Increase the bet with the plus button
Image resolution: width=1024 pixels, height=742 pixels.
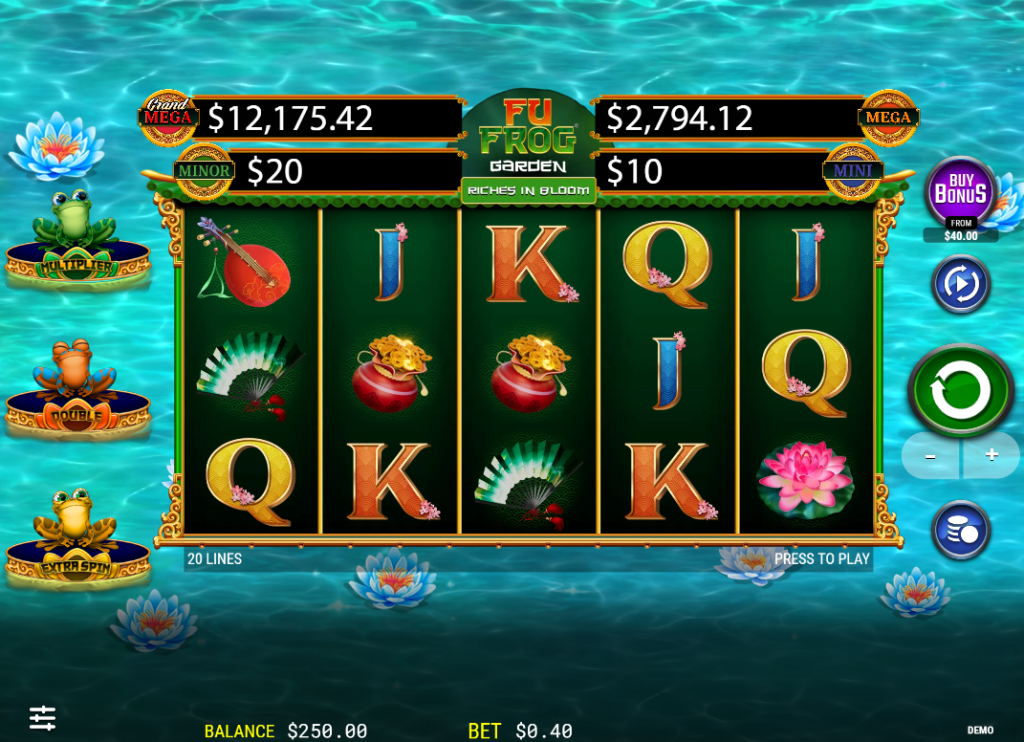[x=991, y=456]
